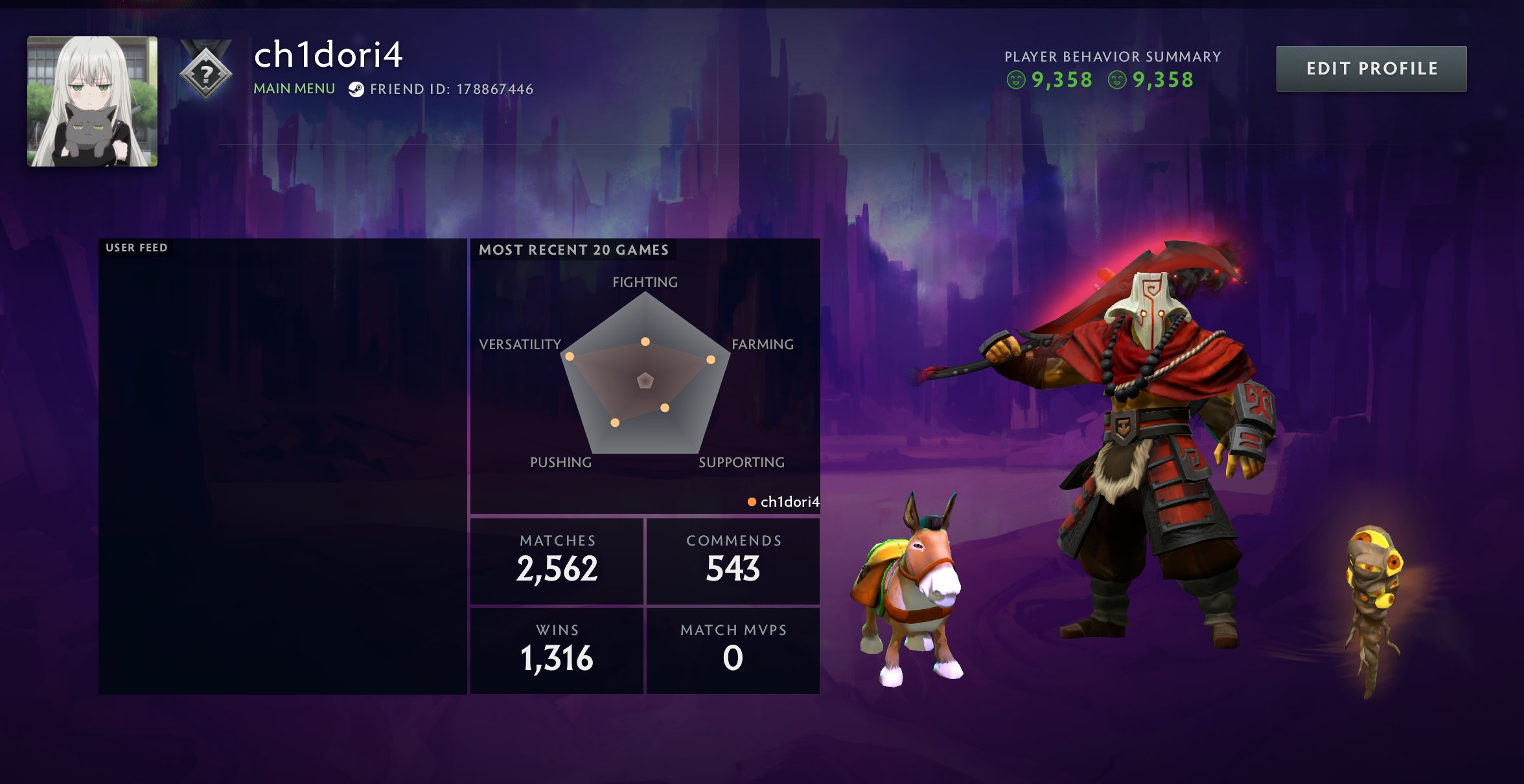Select the Wins stat tile
The width and height of the screenshot is (1524, 784).
(557, 650)
